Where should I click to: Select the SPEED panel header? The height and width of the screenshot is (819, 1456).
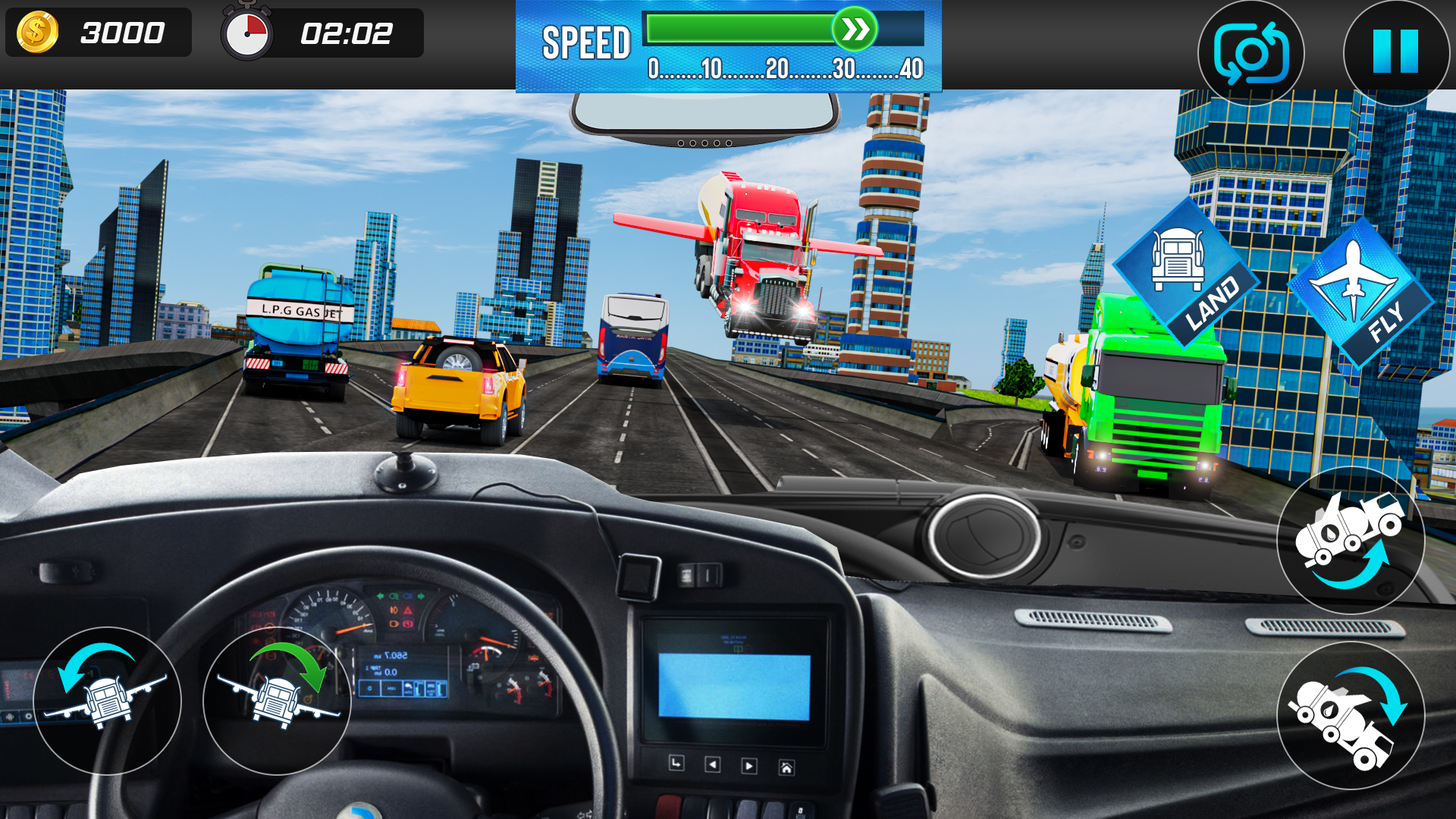(x=588, y=42)
